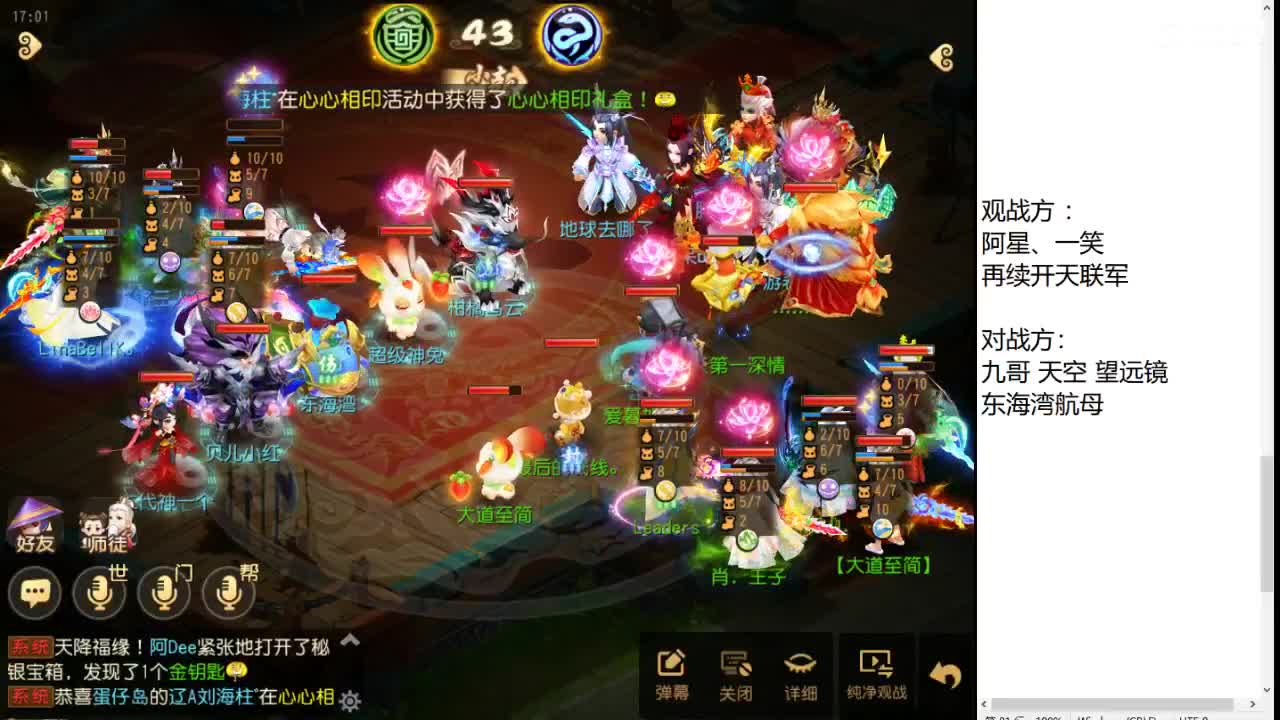
Task: Toggle the 世 world voice microphone
Action: (97, 593)
